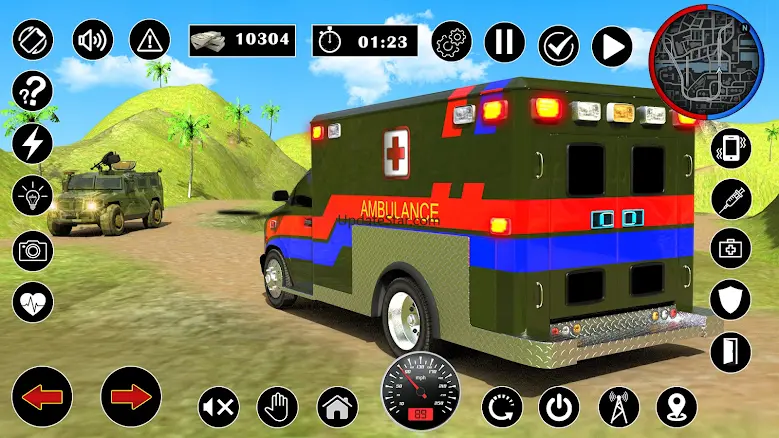The height and width of the screenshot is (438, 779).
Task: Use the syringe injection button
Action: pyautogui.click(x=730, y=198)
